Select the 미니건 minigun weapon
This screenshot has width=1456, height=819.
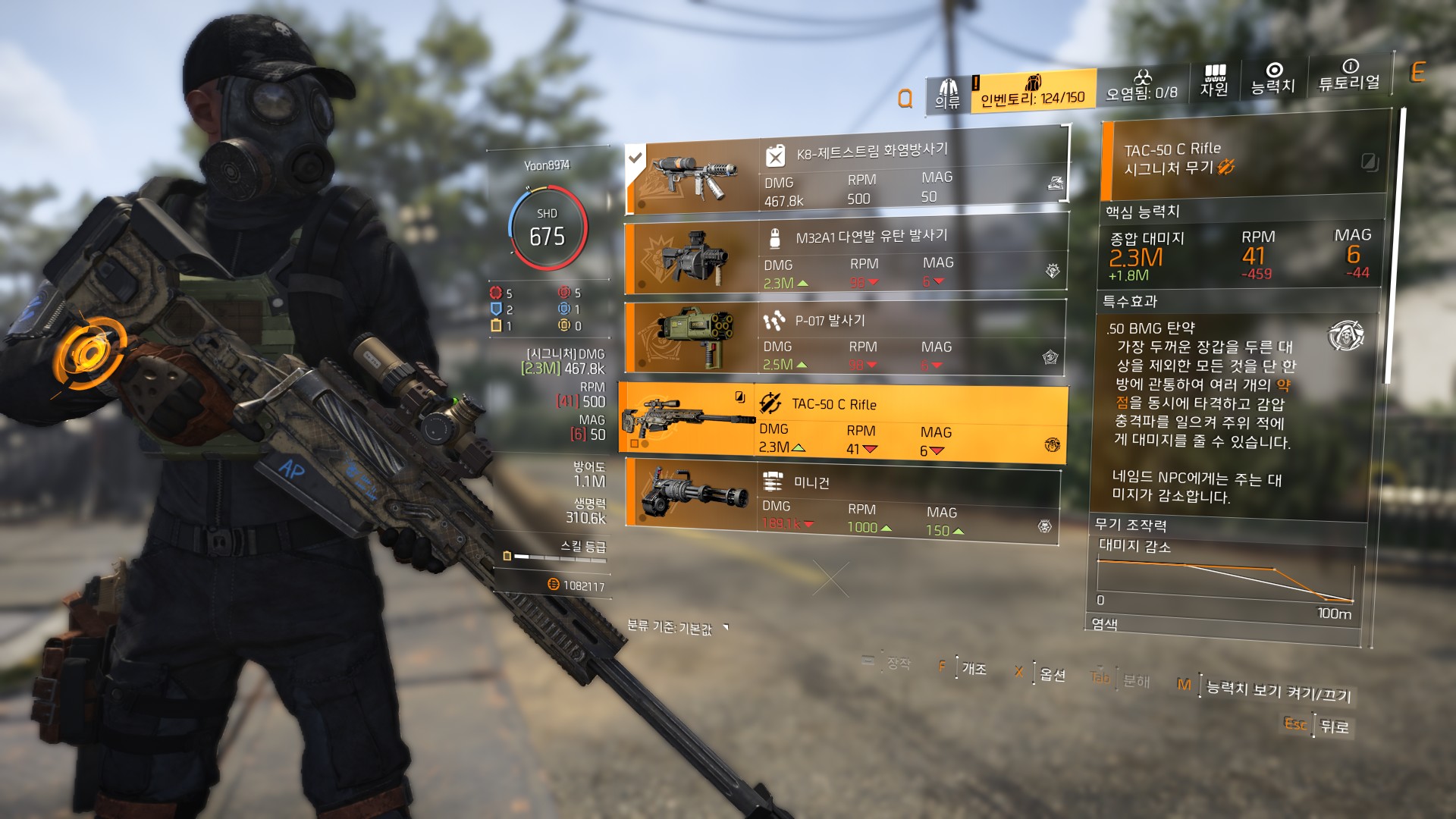(840, 503)
